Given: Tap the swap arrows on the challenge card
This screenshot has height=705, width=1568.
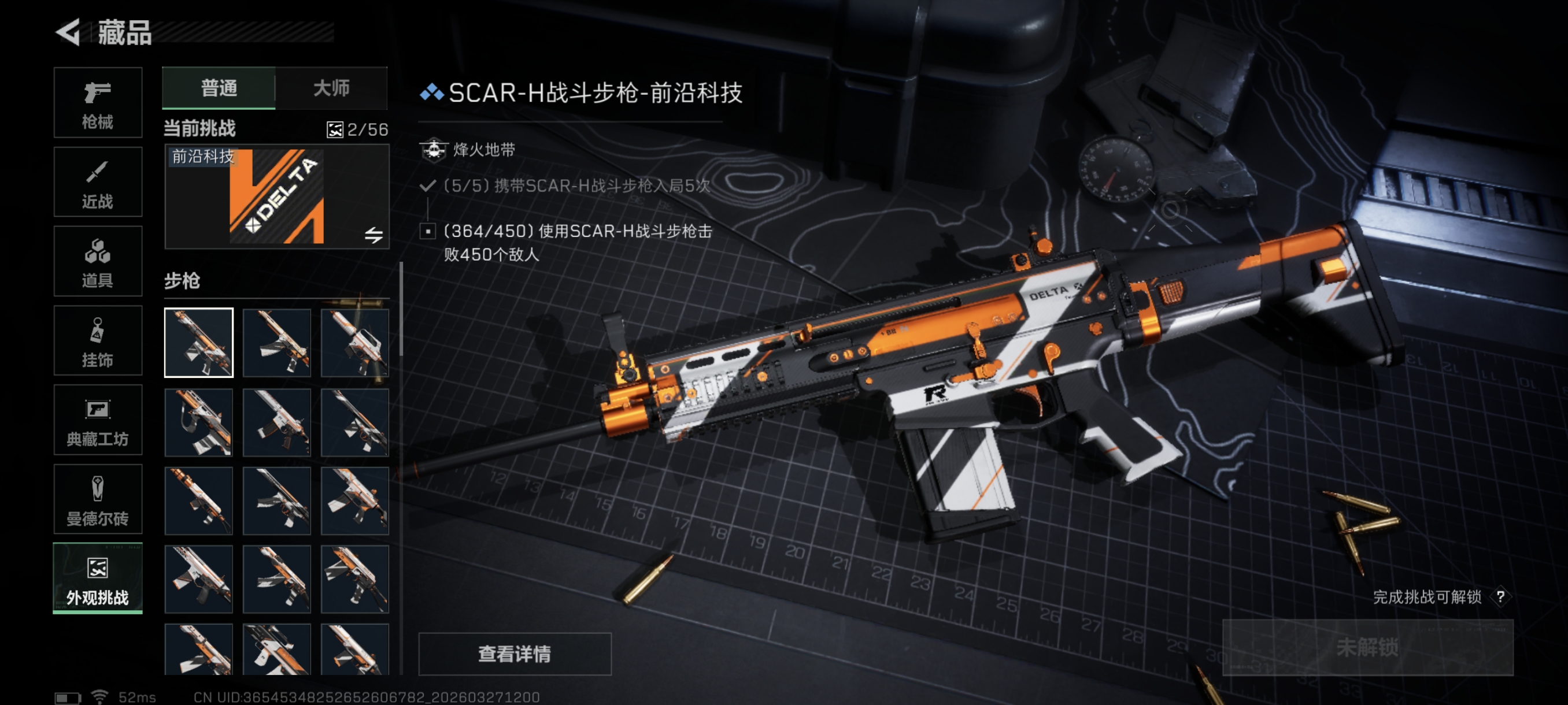Looking at the screenshot, I should point(373,235).
